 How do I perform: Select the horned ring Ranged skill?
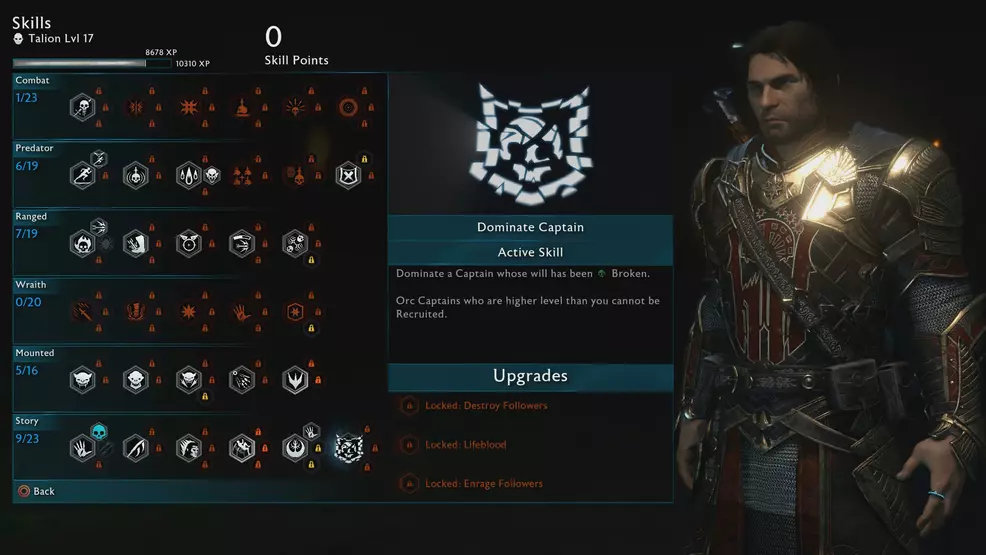[189, 243]
